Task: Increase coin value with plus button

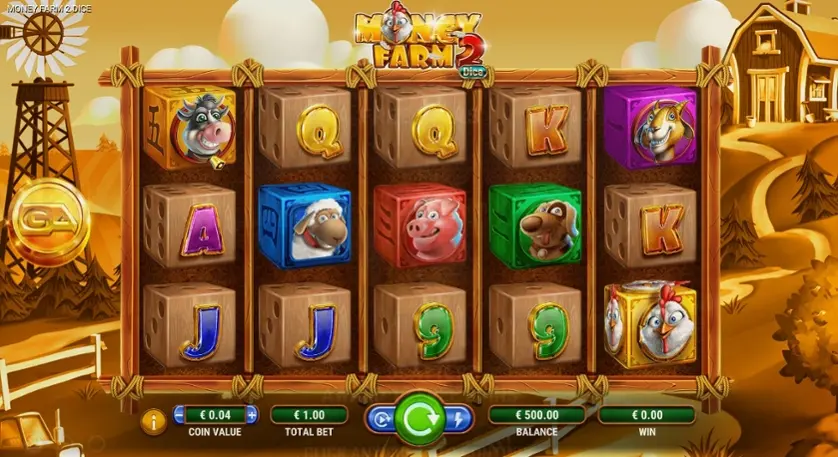Action: point(251,415)
